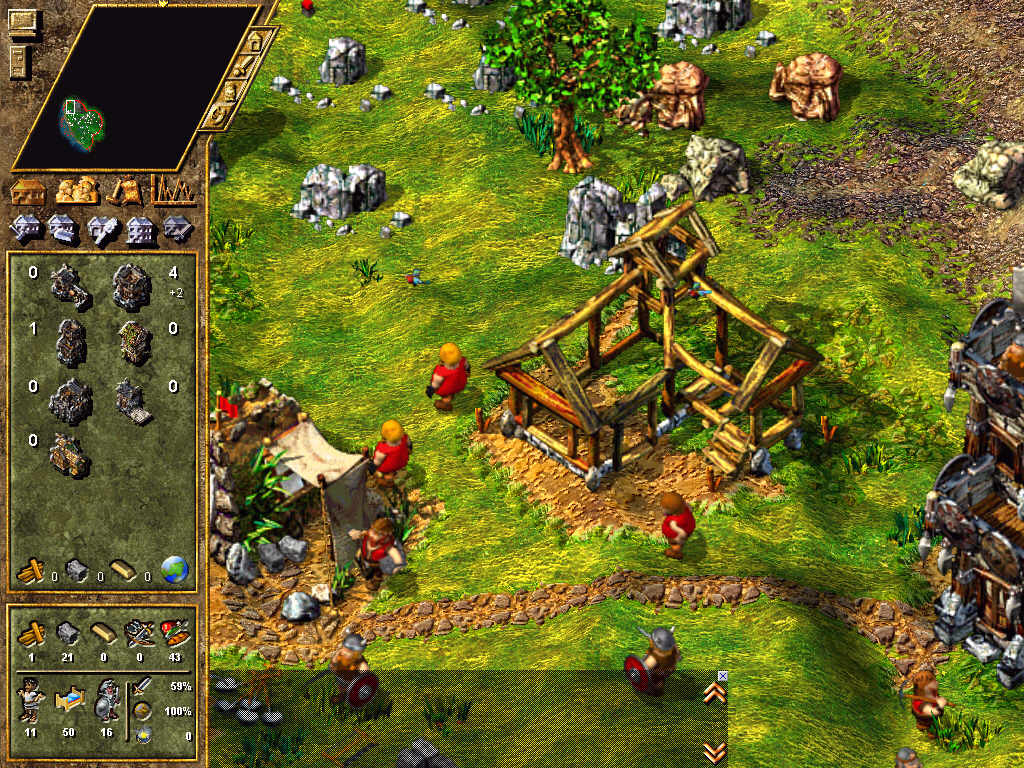The image size is (1024, 768).
Task: Click the wide button left of the minimap
Action: coord(22,20)
